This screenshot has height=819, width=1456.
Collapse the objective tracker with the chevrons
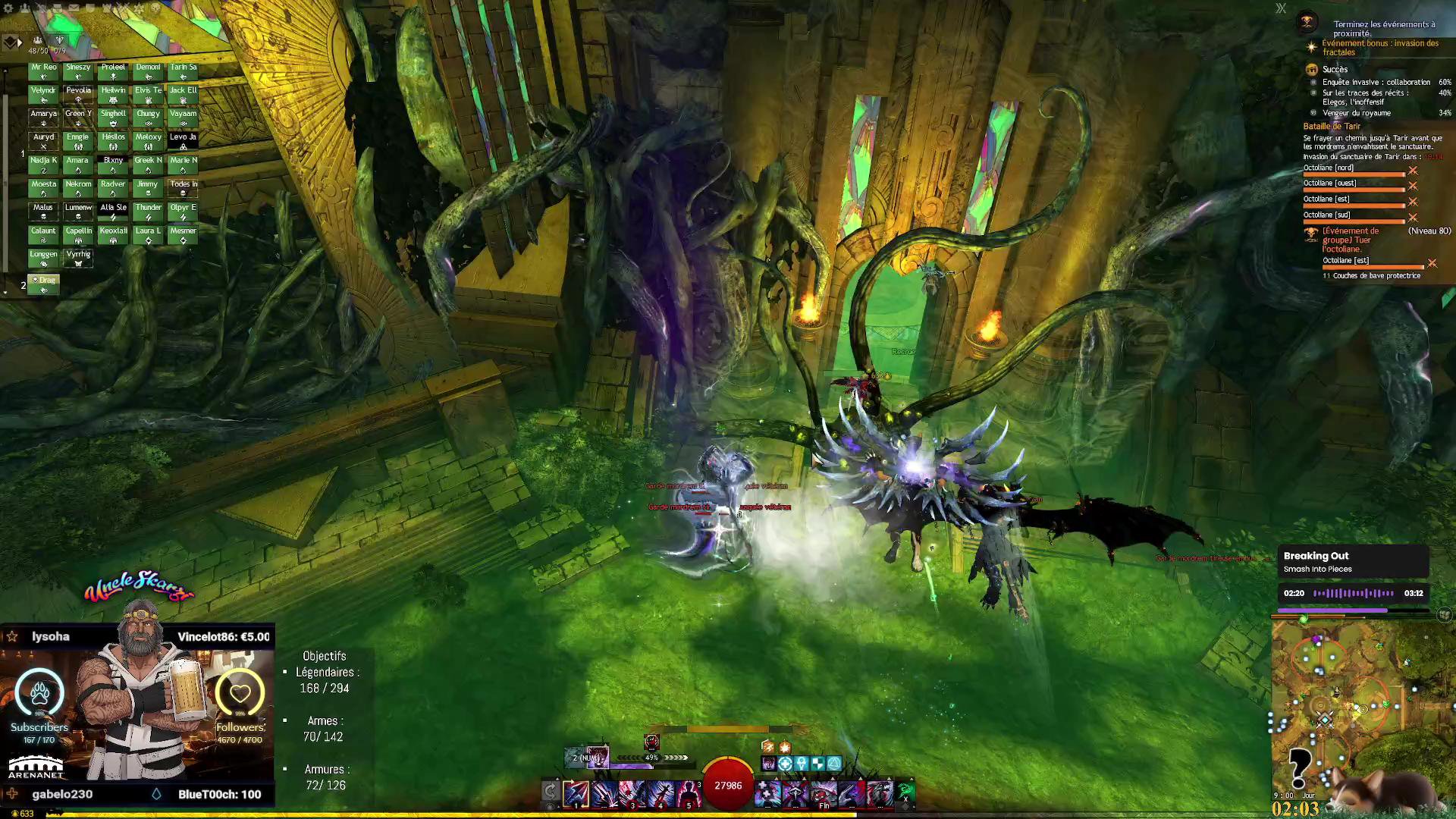click(x=1281, y=8)
